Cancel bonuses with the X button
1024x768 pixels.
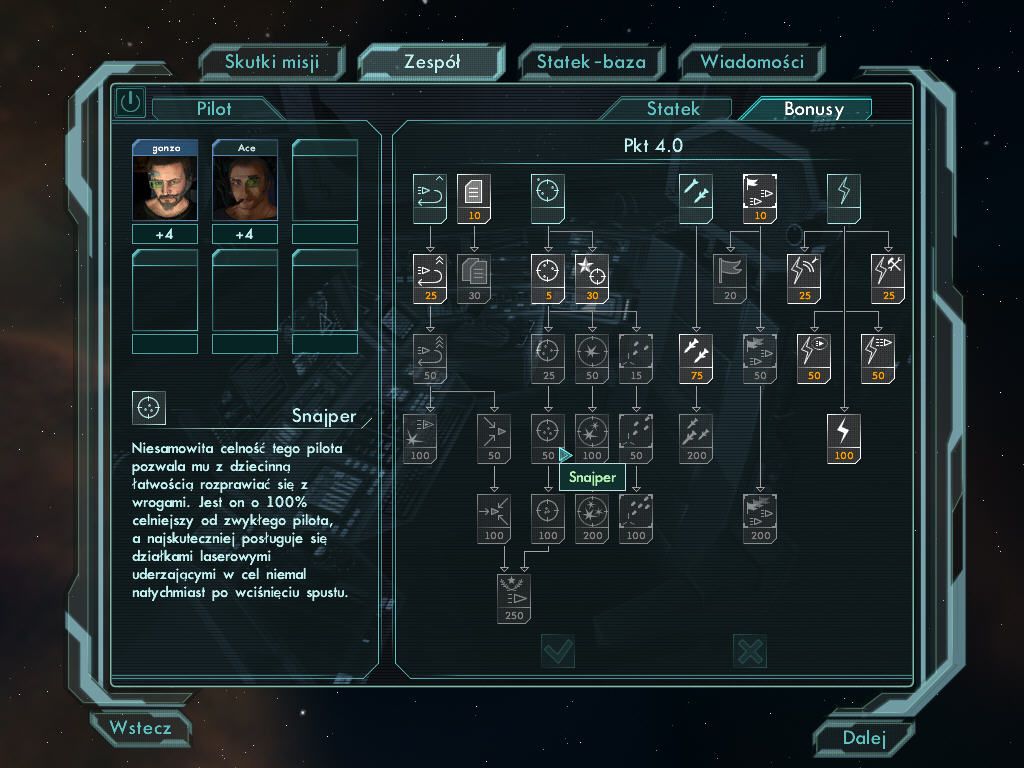pyautogui.click(x=750, y=652)
